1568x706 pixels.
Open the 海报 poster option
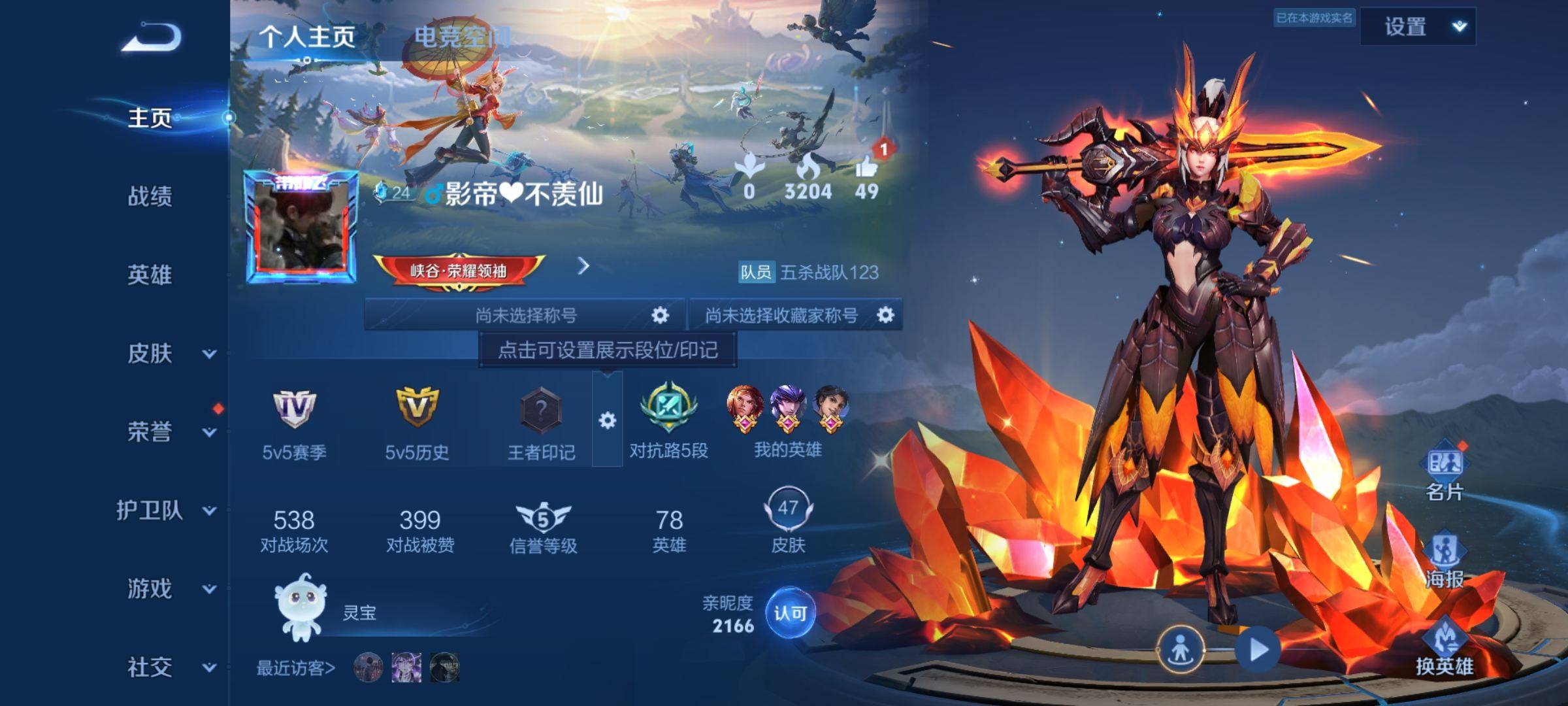click(x=1444, y=560)
